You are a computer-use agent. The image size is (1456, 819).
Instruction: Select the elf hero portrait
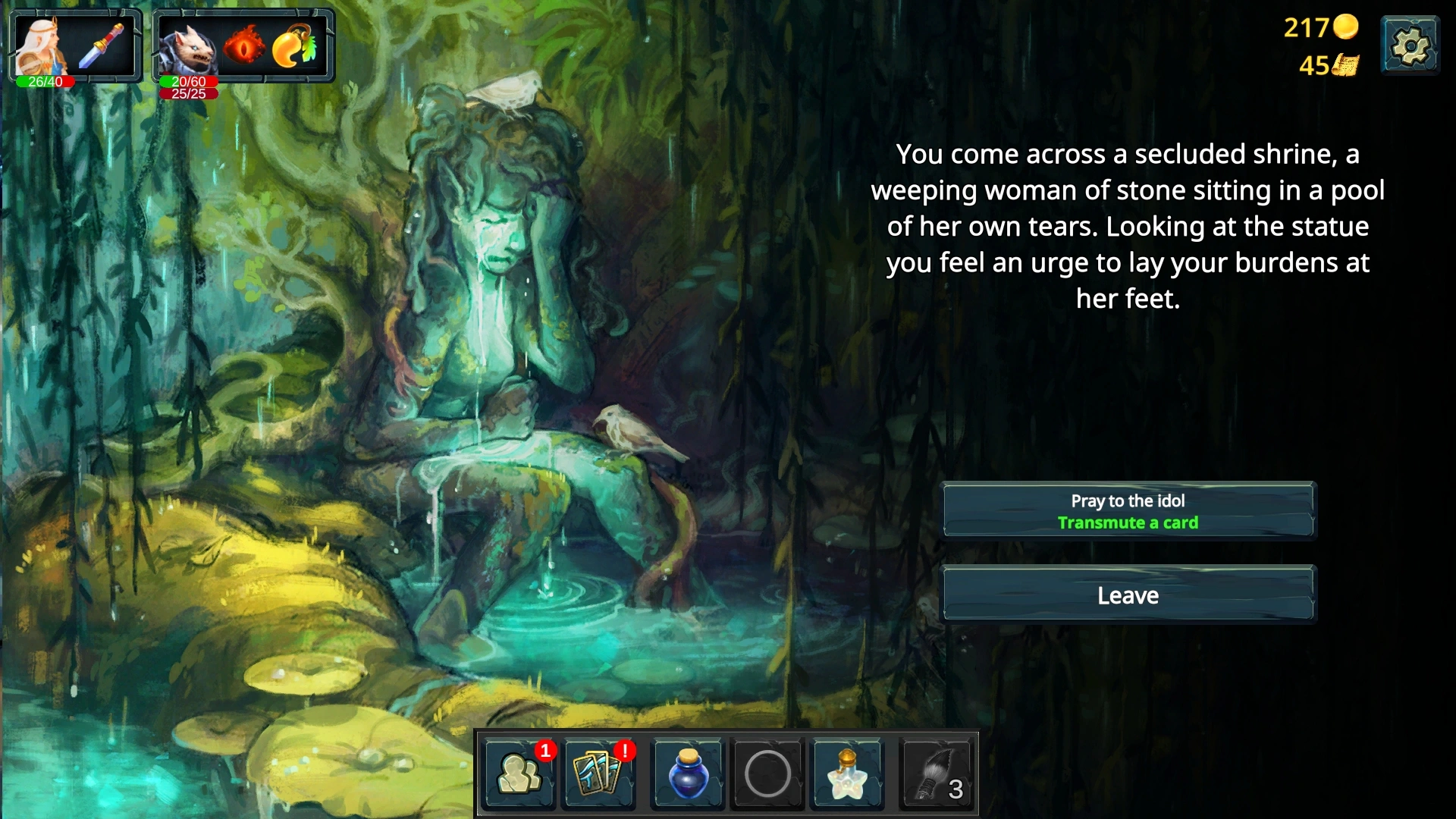pos(41,45)
